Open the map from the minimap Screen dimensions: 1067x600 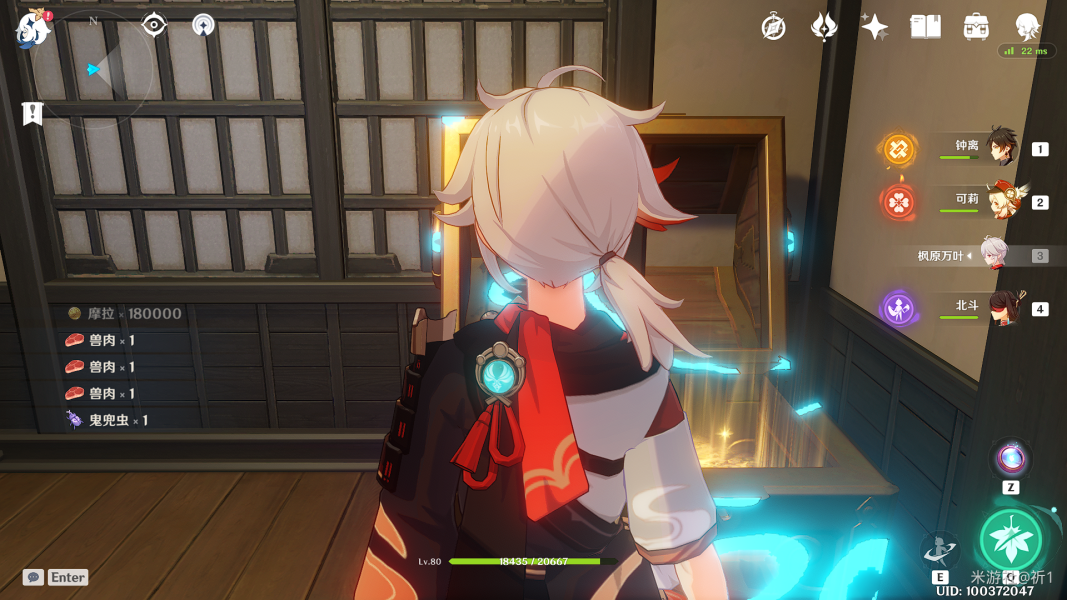pyautogui.click(x=93, y=69)
